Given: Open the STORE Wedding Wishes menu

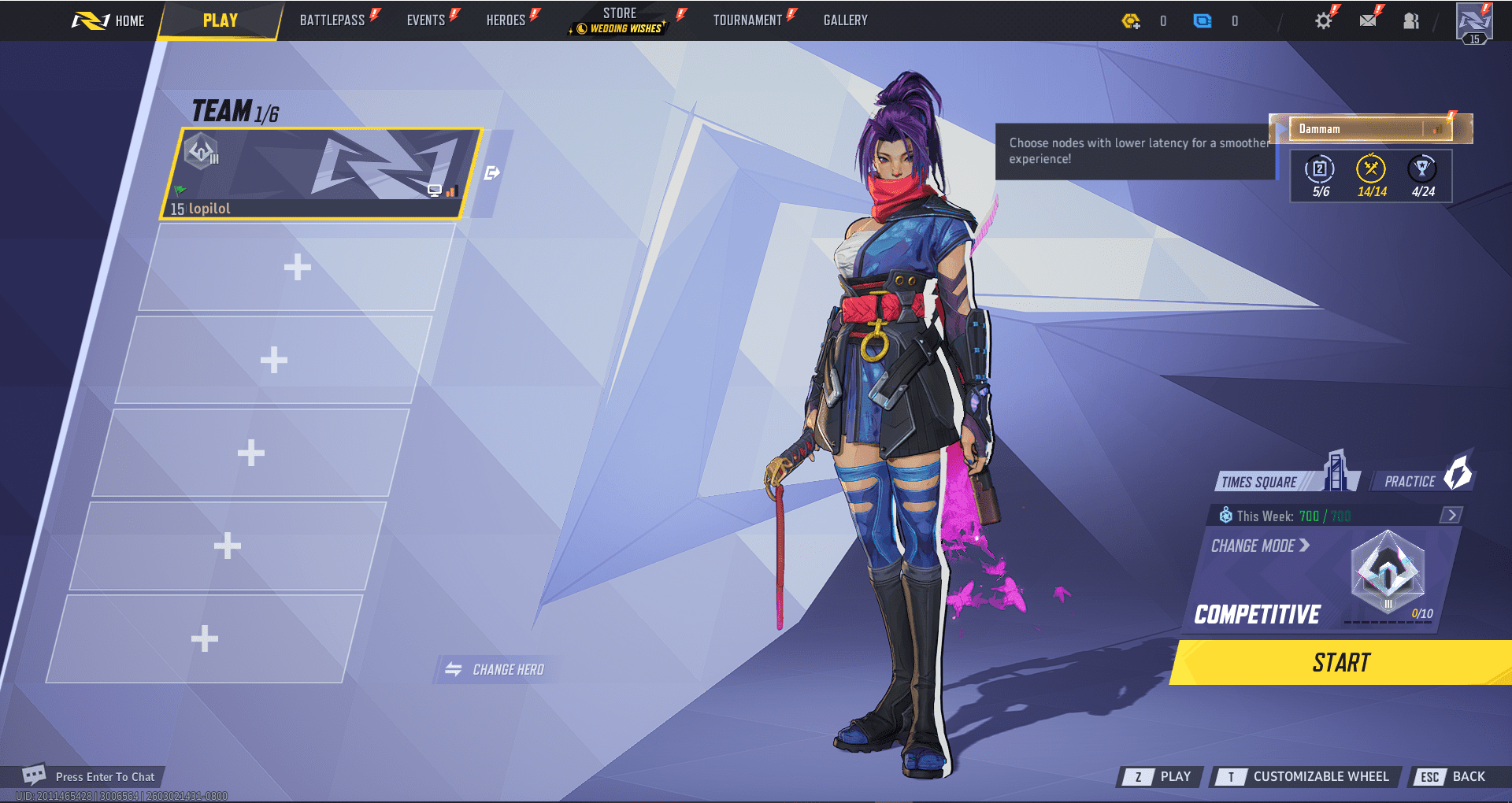Looking at the screenshot, I should pyautogui.click(x=619, y=20).
